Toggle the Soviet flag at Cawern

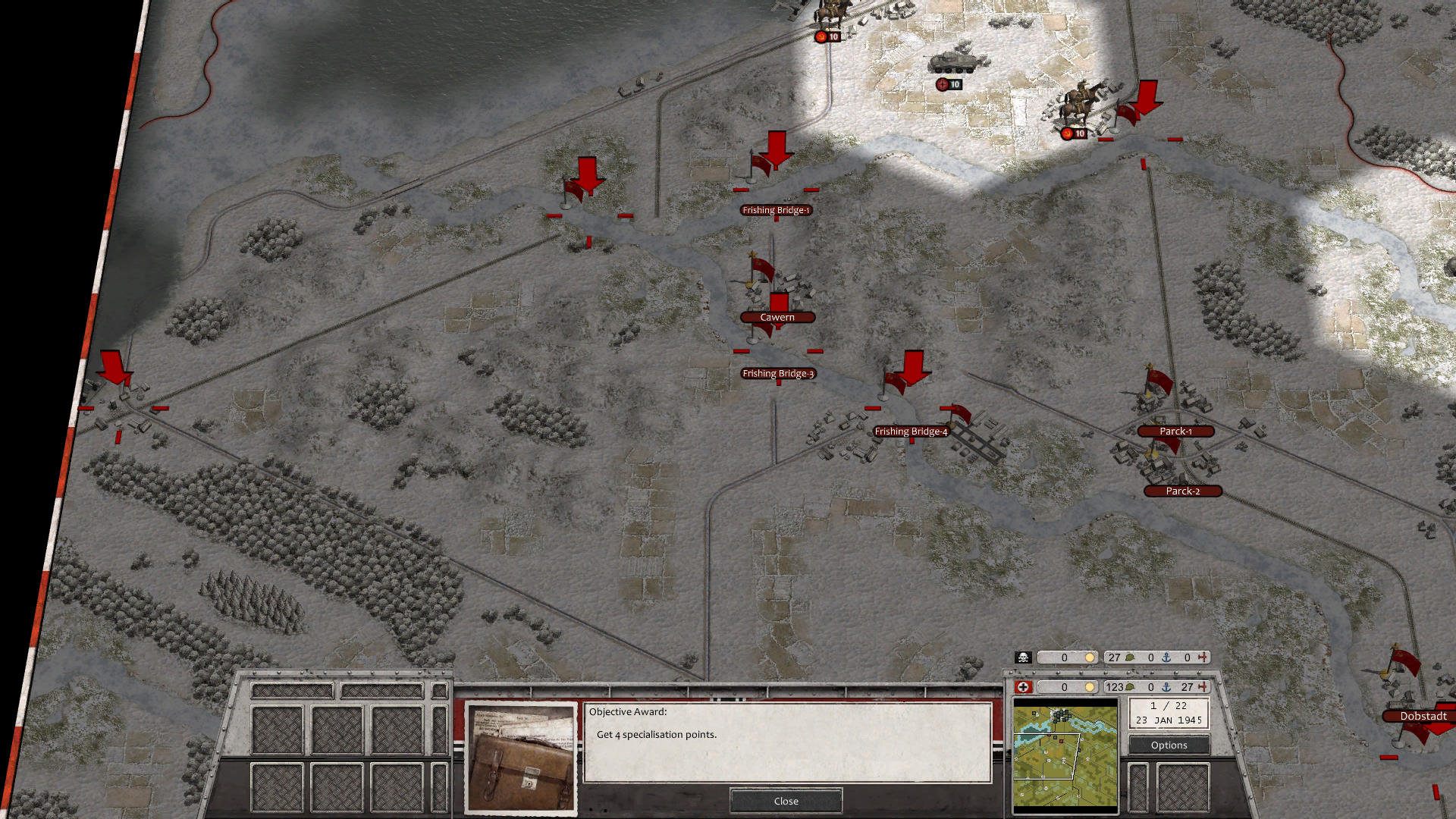click(x=761, y=265)
